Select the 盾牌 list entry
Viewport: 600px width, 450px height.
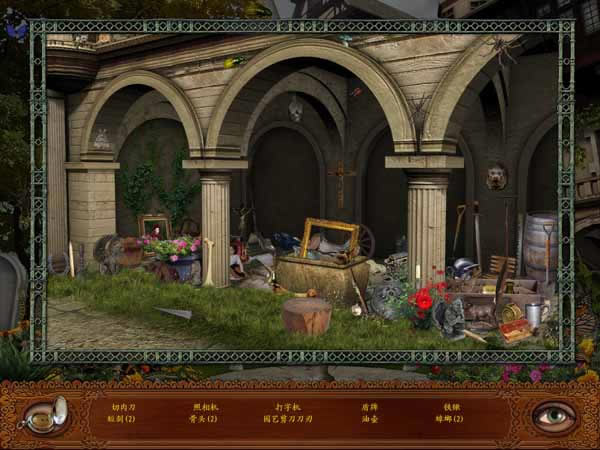pos(370,407)
